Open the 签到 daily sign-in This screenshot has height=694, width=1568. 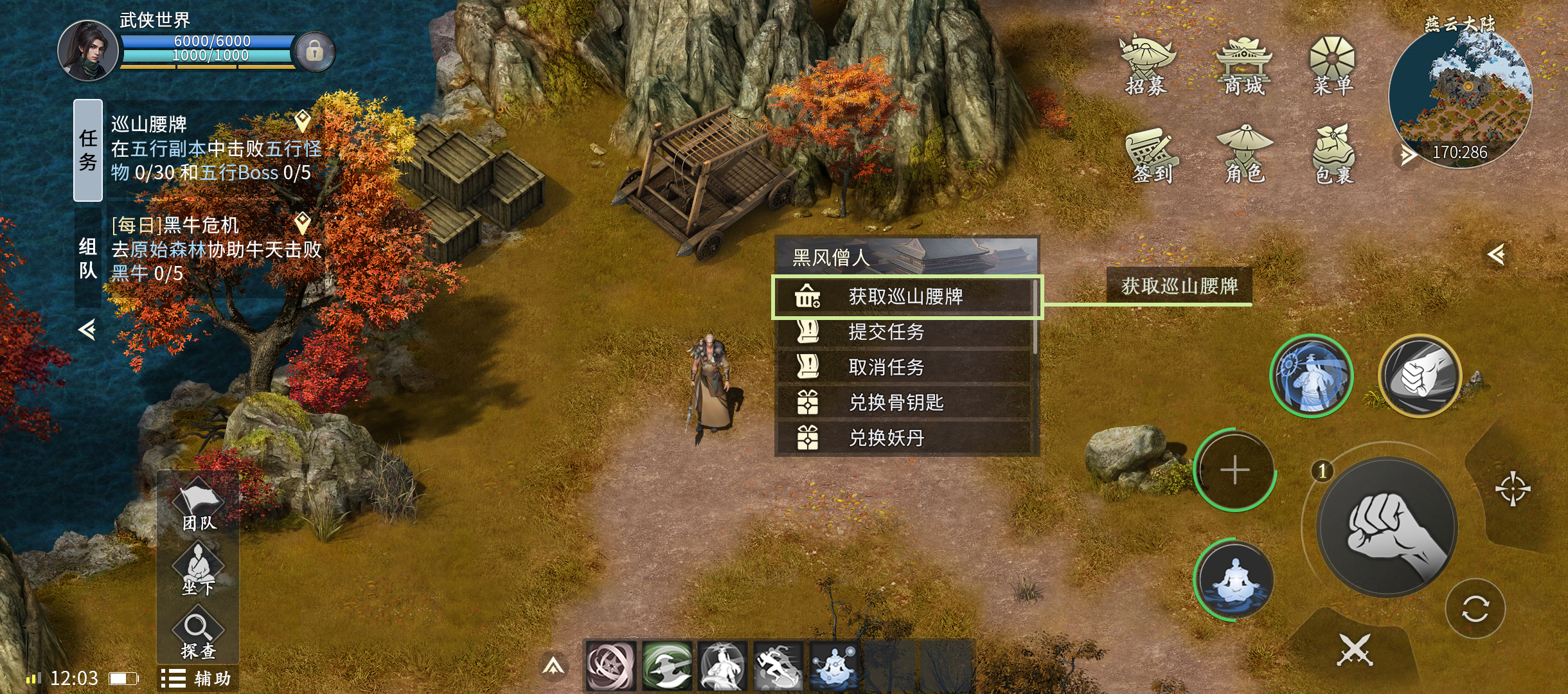coord(1152,156)
